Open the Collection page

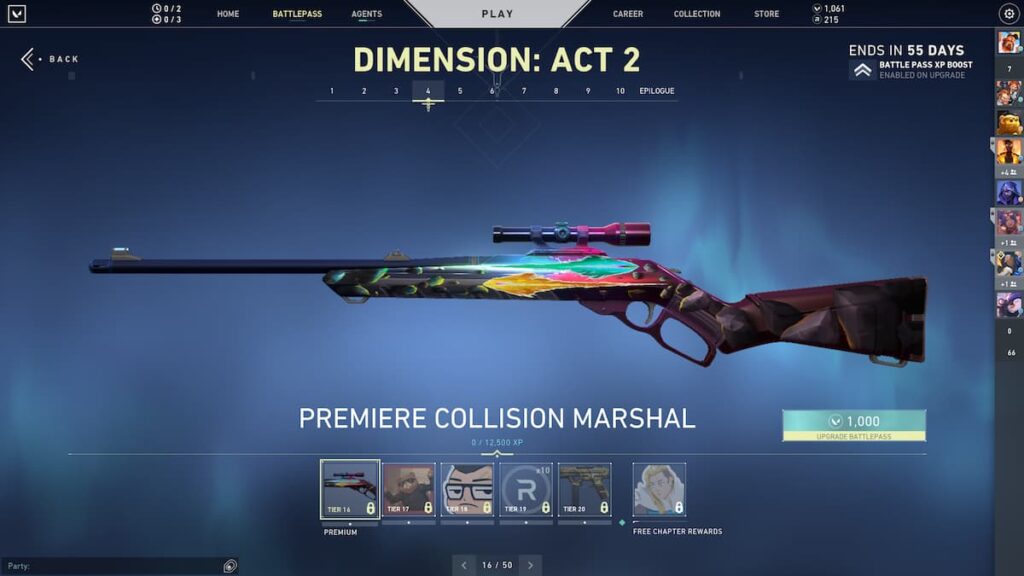pyautogui.click(x=697, y=14)
